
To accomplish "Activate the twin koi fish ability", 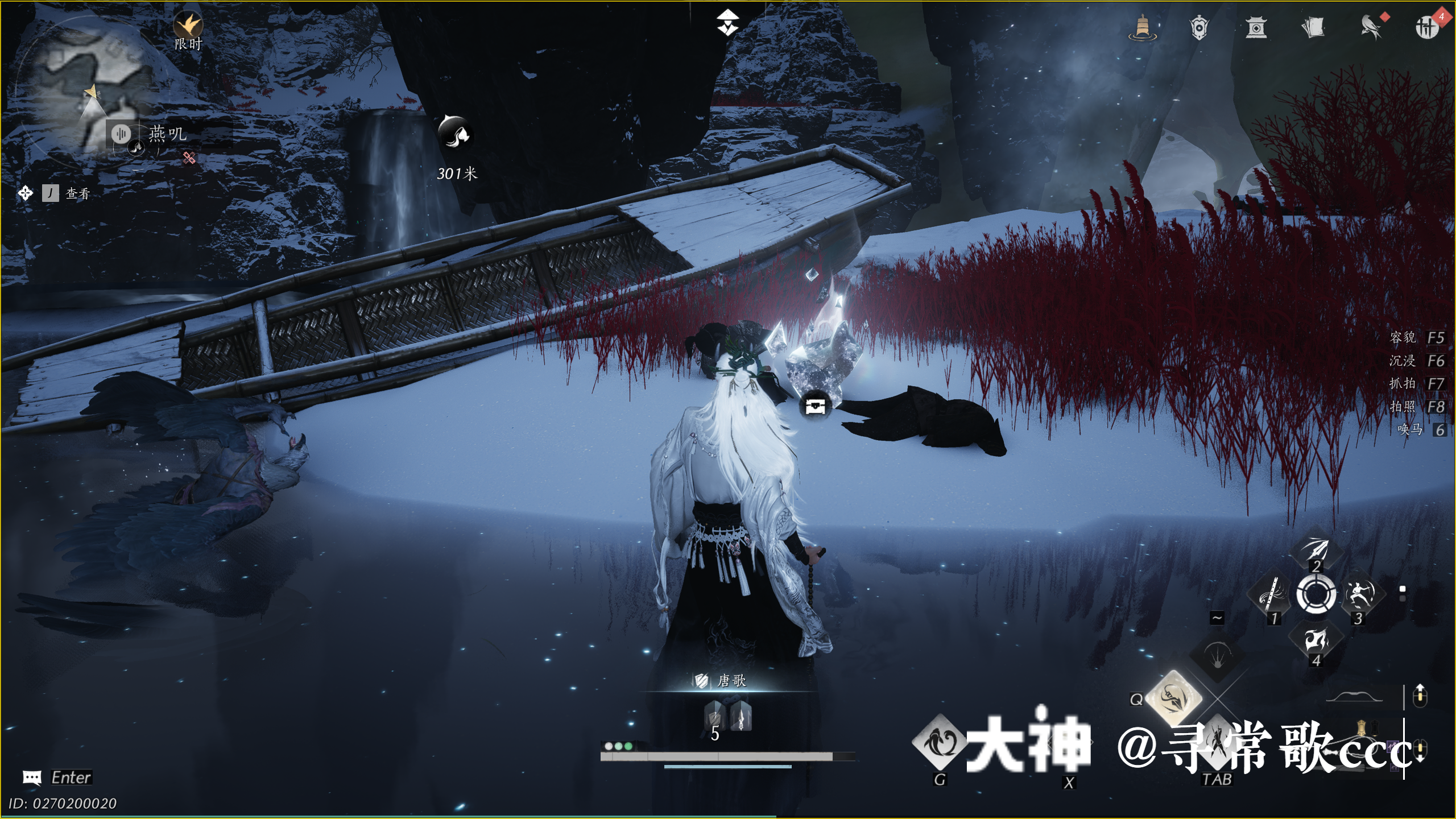I will coord(940,743).
